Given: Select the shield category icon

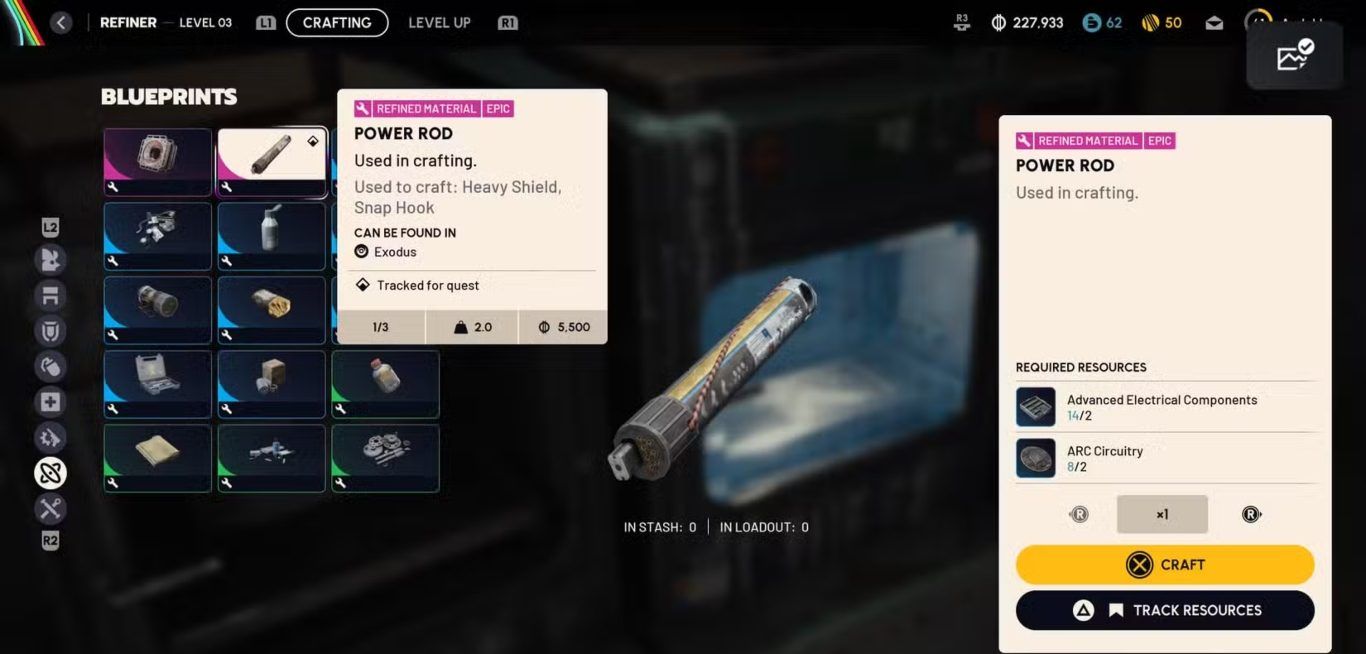Looking at the screenshot, I should tap(50, 331).
